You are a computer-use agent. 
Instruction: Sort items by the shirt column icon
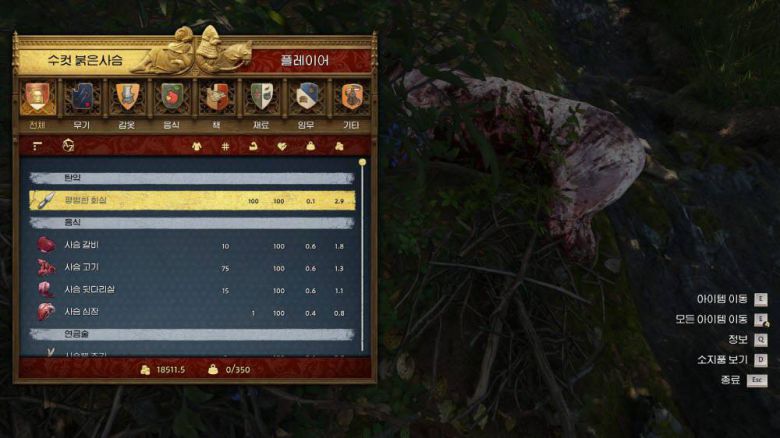coord(197,146)
